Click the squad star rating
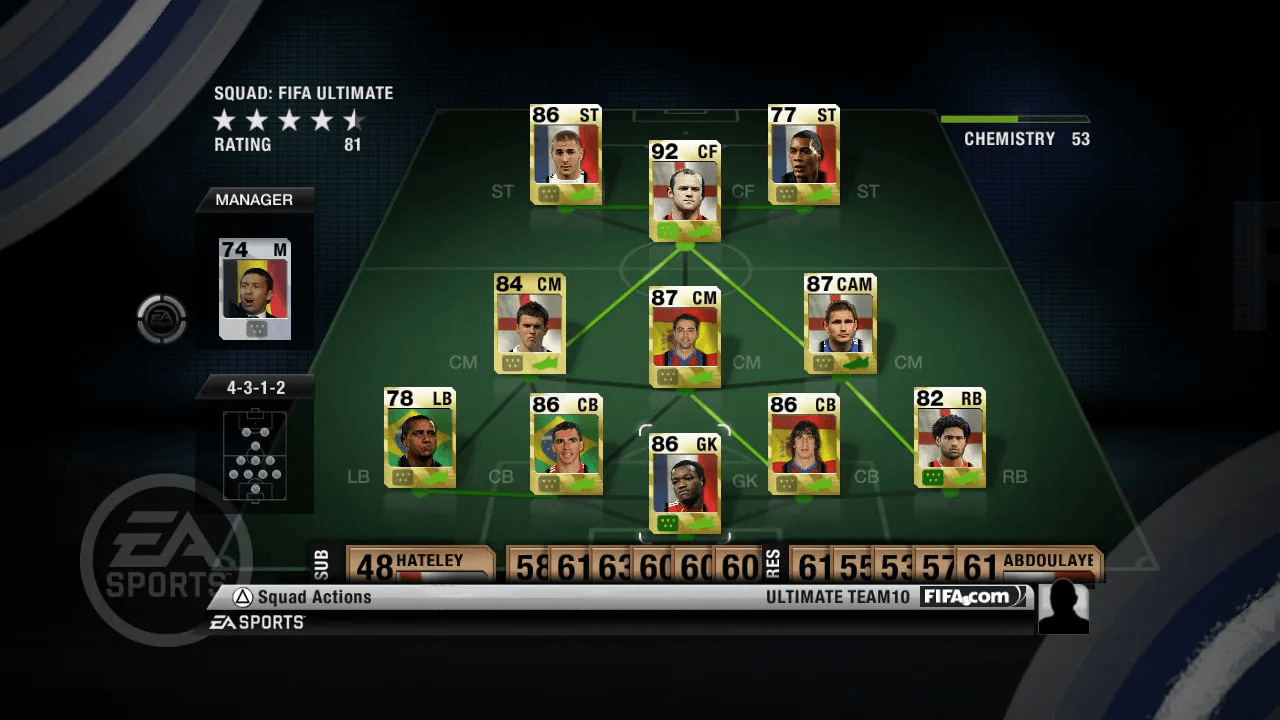The height and width of the screenshot is (720, 1280). [289, 120]
